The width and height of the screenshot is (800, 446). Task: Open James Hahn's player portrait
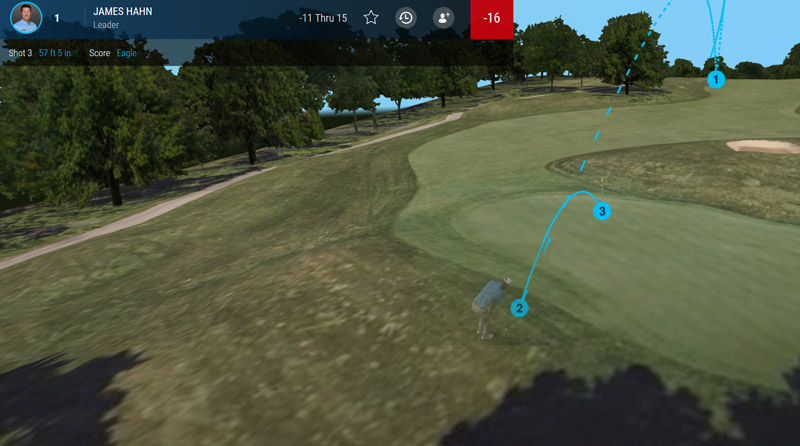pyautogui.click(x=26, y=18)
